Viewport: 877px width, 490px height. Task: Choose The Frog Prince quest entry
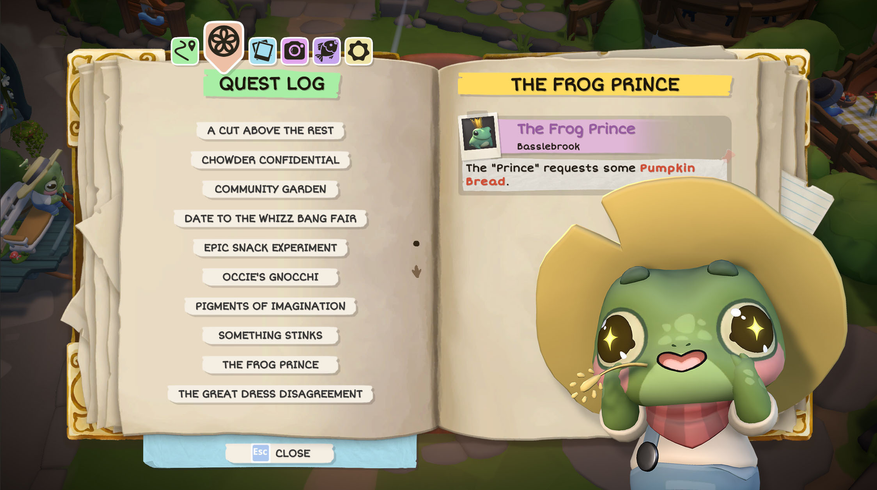(270, 365)
